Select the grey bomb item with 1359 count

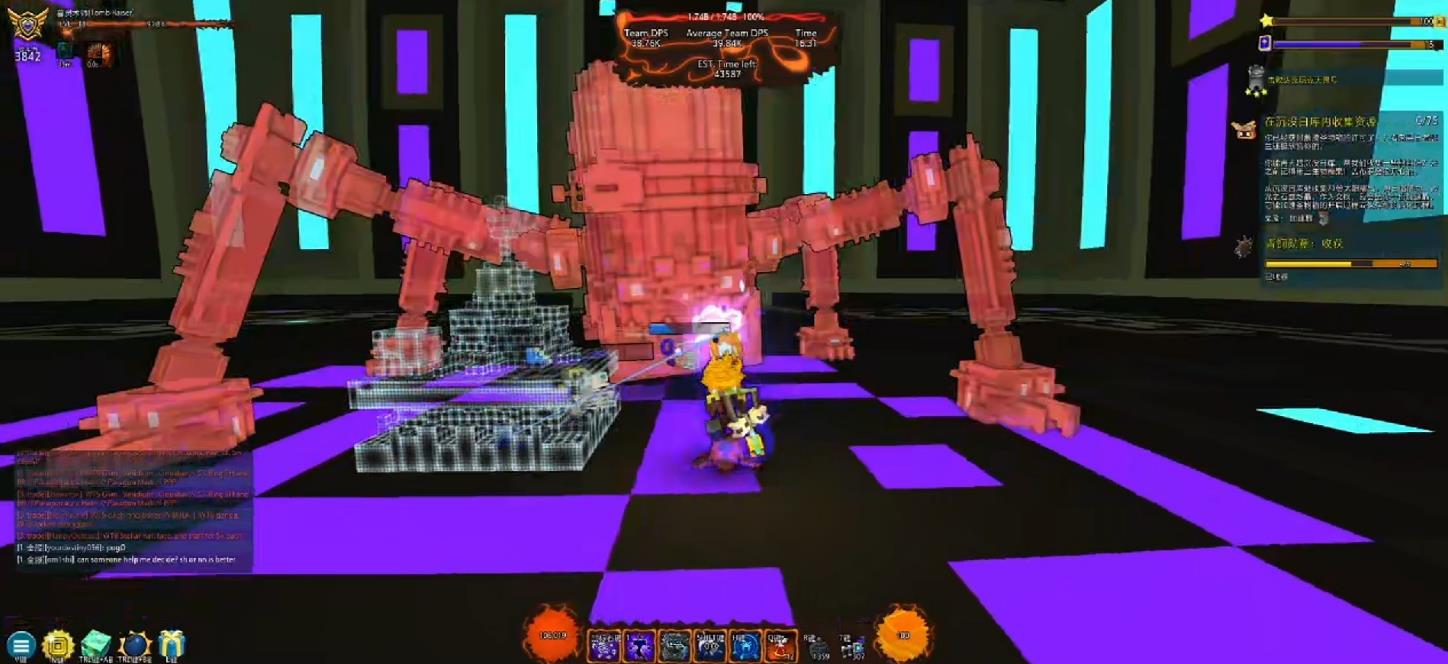click(x=819, y=648)
